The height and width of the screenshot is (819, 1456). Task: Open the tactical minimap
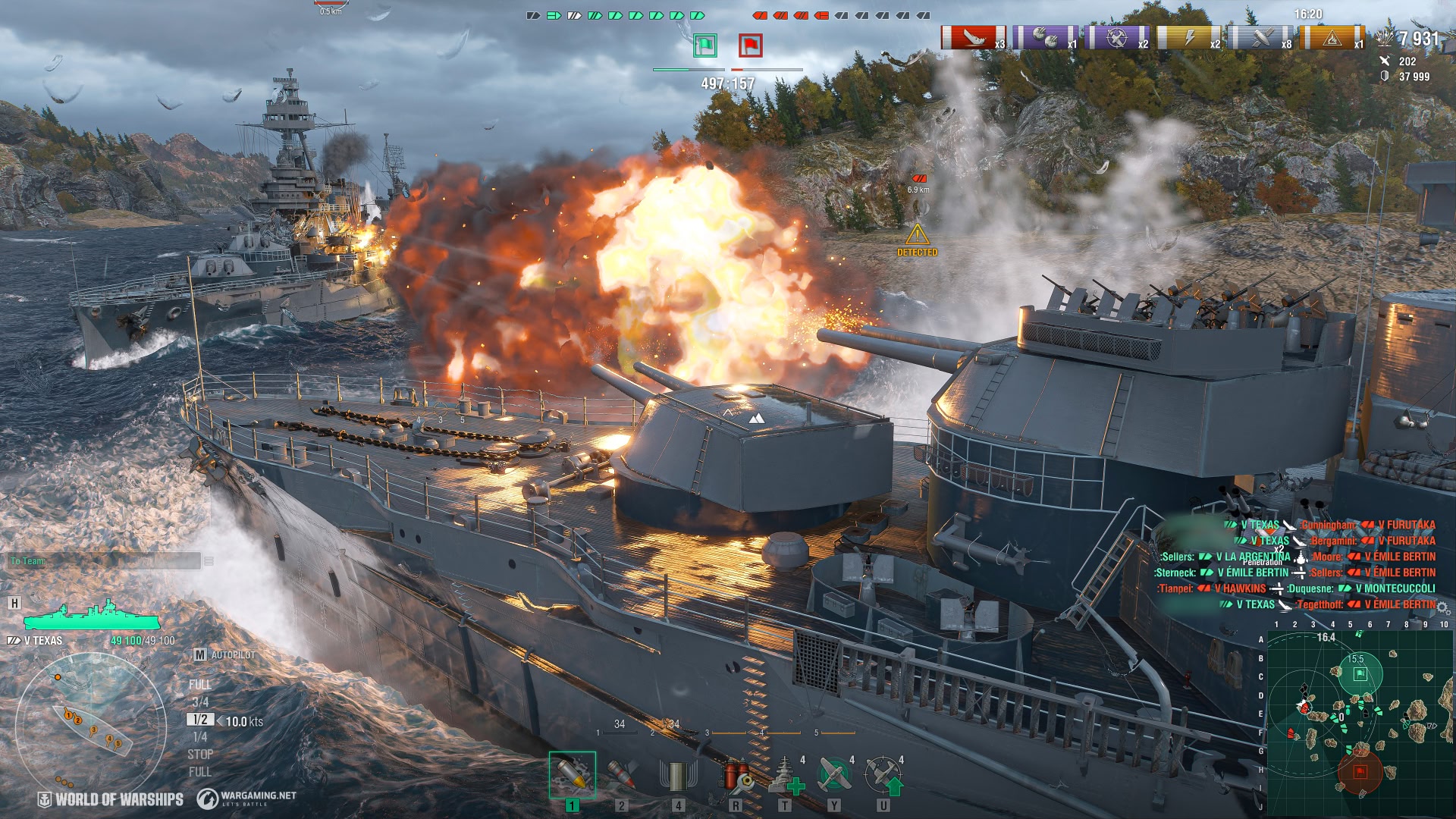(x=1359, y=722)
